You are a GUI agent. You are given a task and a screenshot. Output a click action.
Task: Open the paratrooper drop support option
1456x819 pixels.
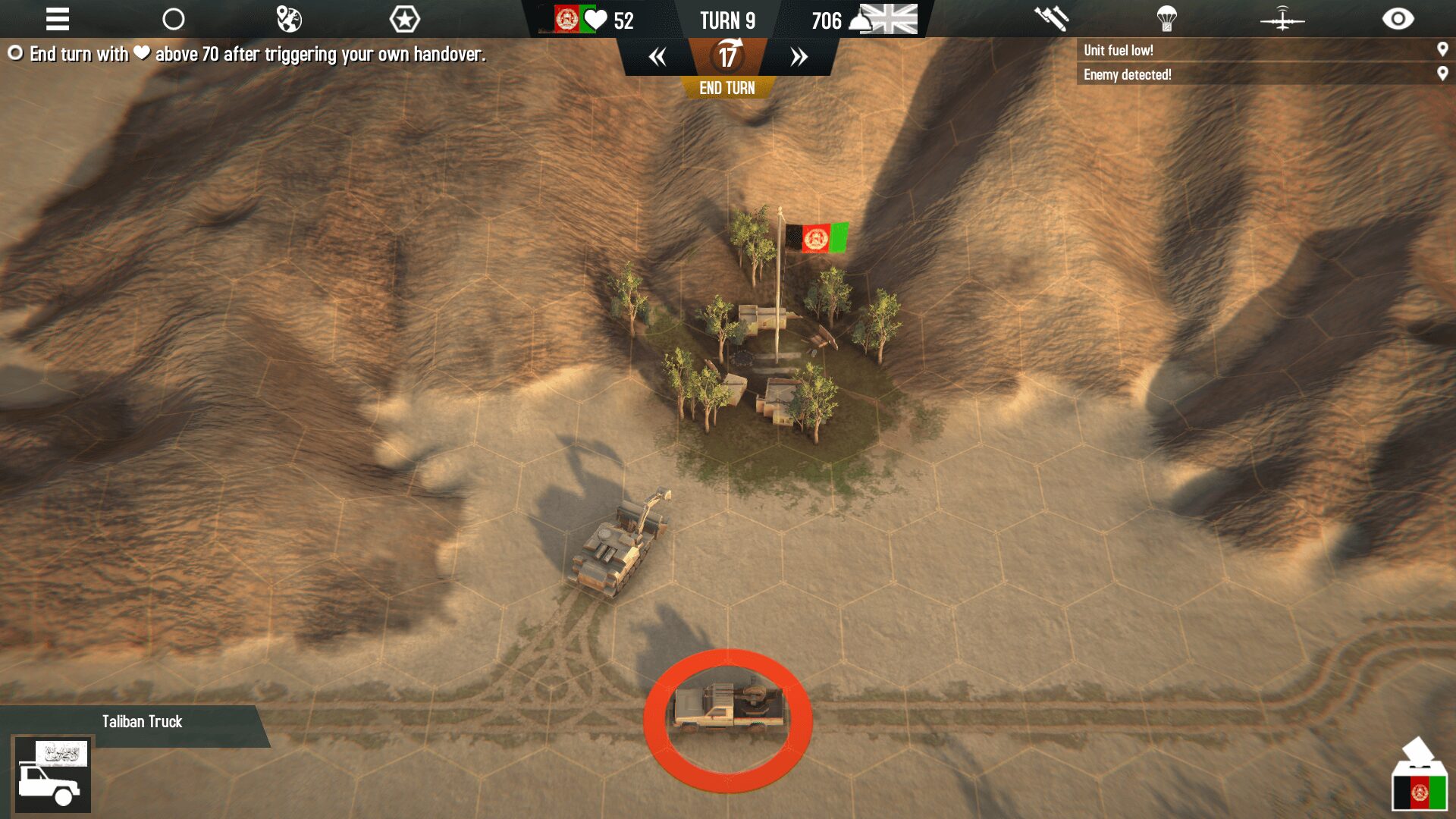pyautogui.click(x=1166, y=19)
